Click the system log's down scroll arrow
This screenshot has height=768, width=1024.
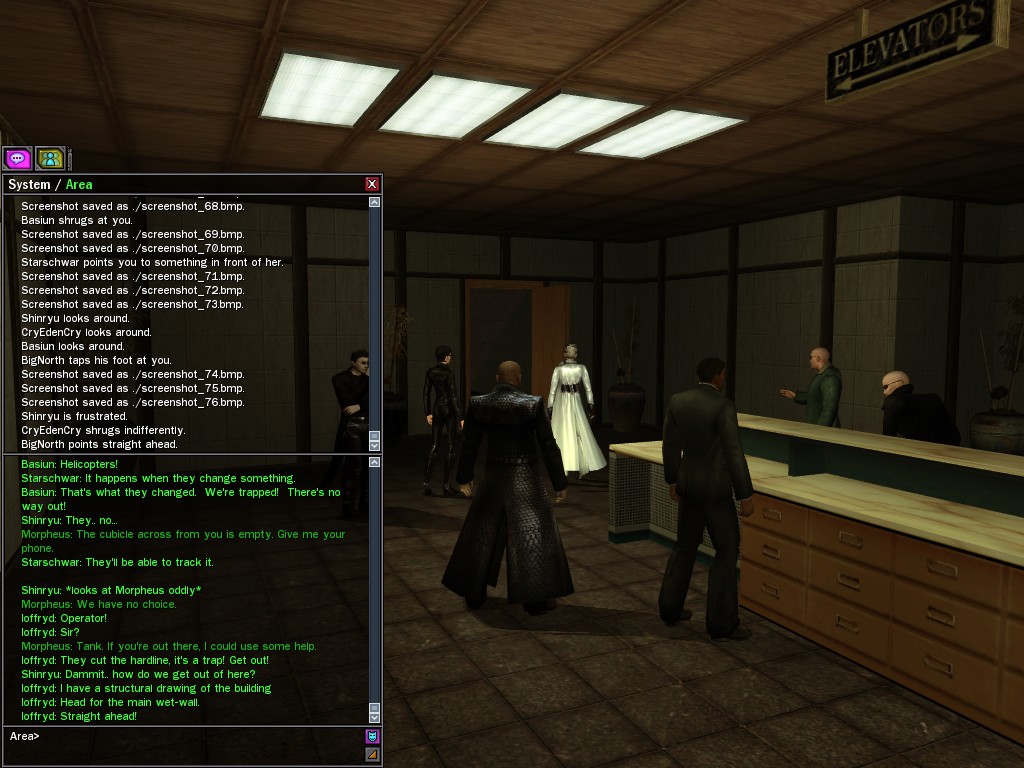(x=375, y=444)
